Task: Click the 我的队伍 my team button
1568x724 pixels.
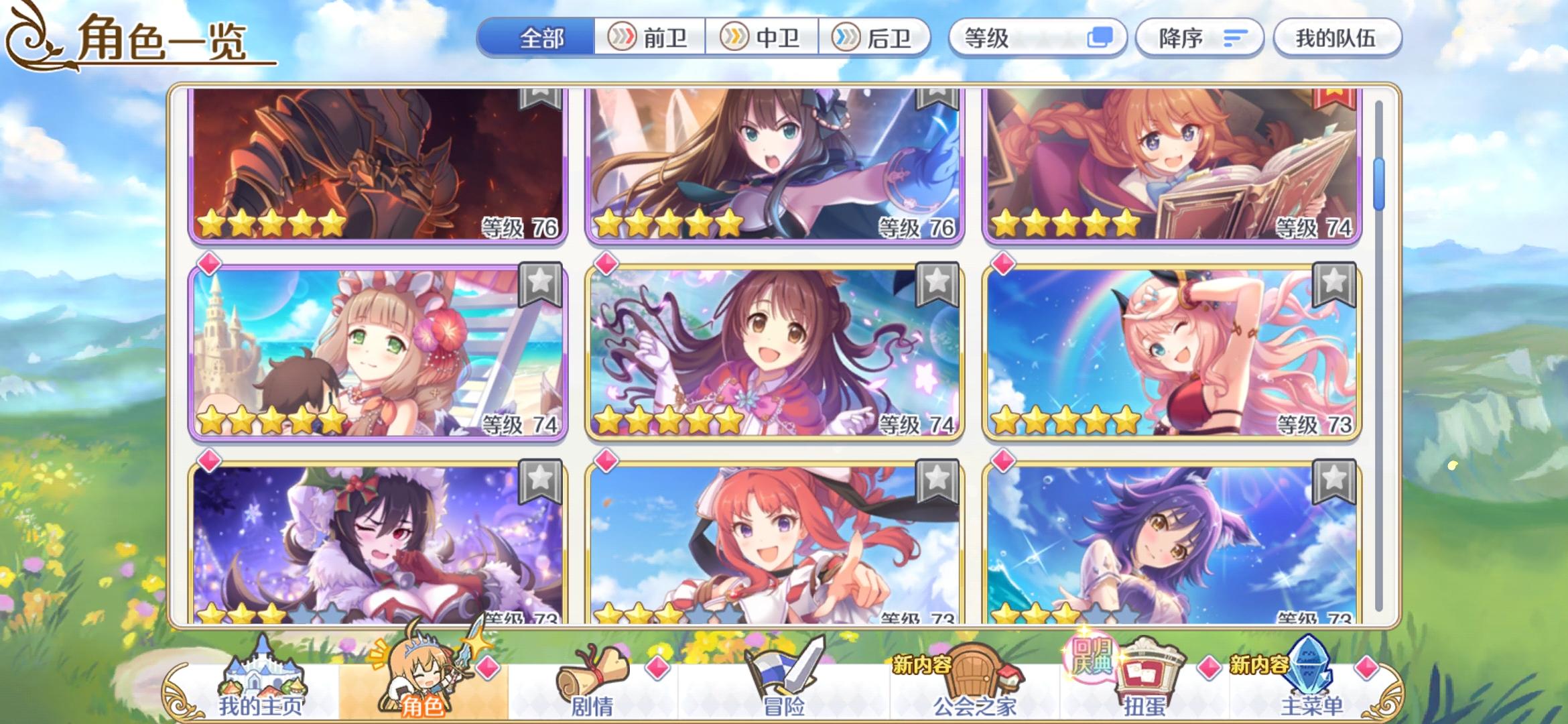Action: 1337,38
